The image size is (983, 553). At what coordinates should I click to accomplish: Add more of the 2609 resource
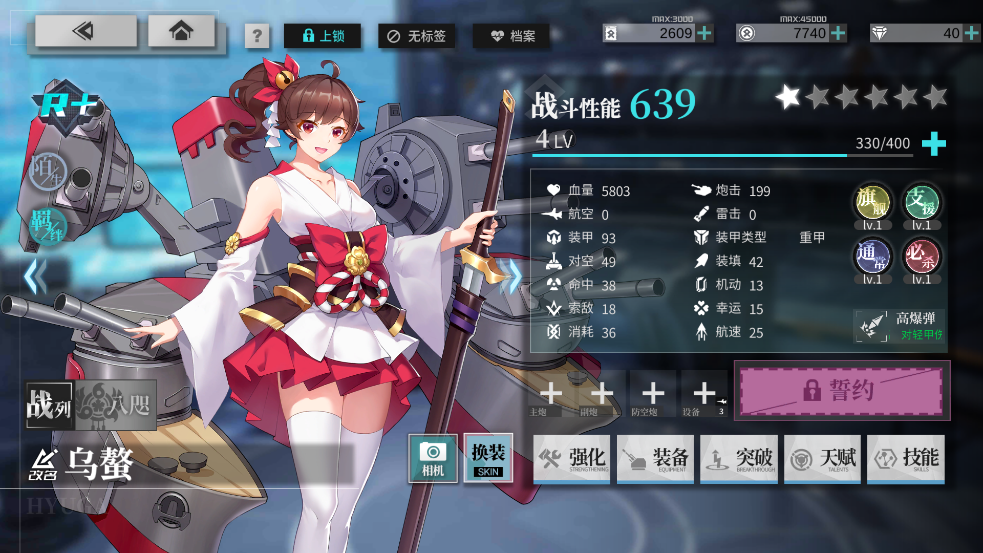click(705, 33)
